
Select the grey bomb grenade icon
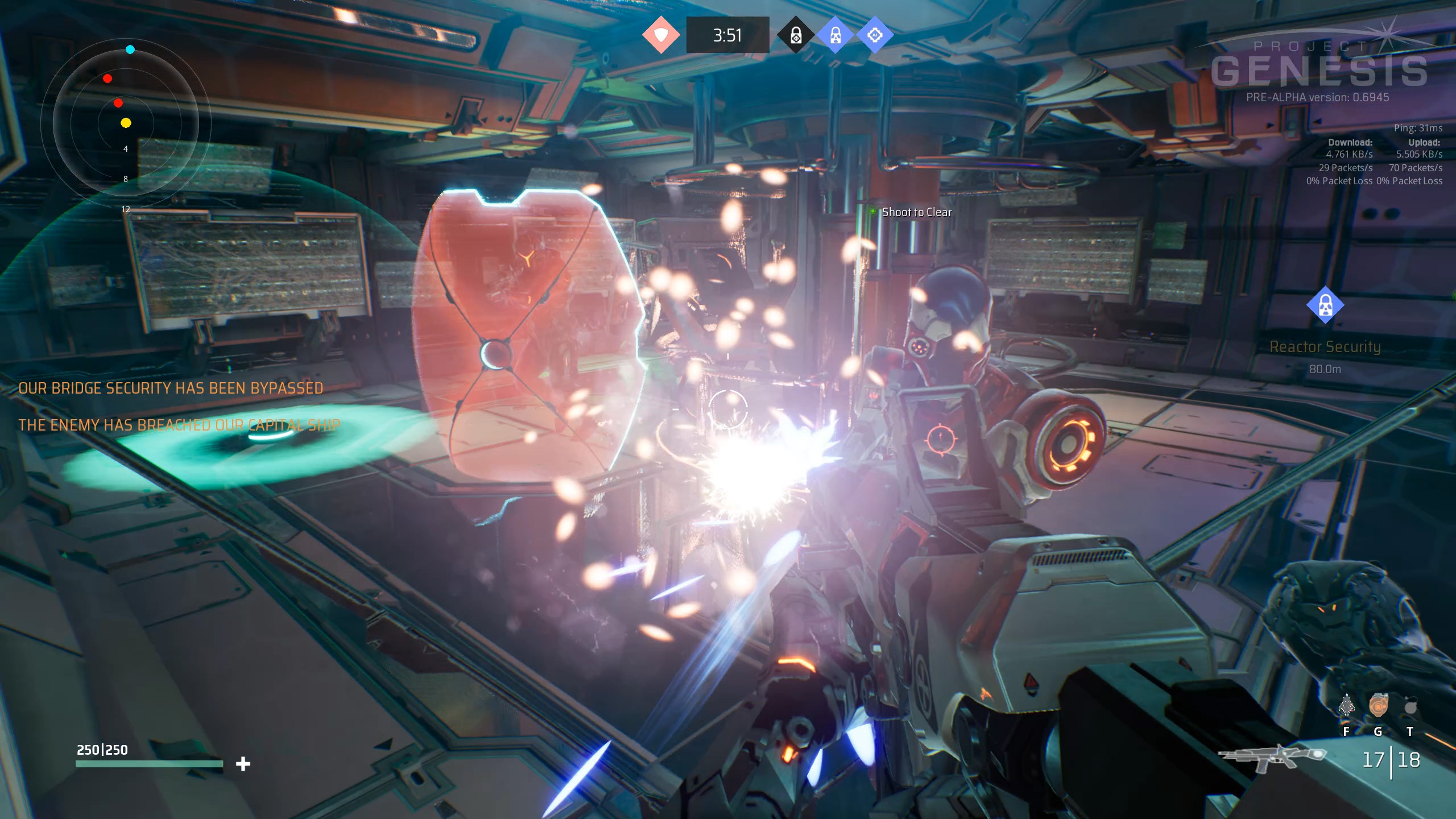tap(1410, 706)
